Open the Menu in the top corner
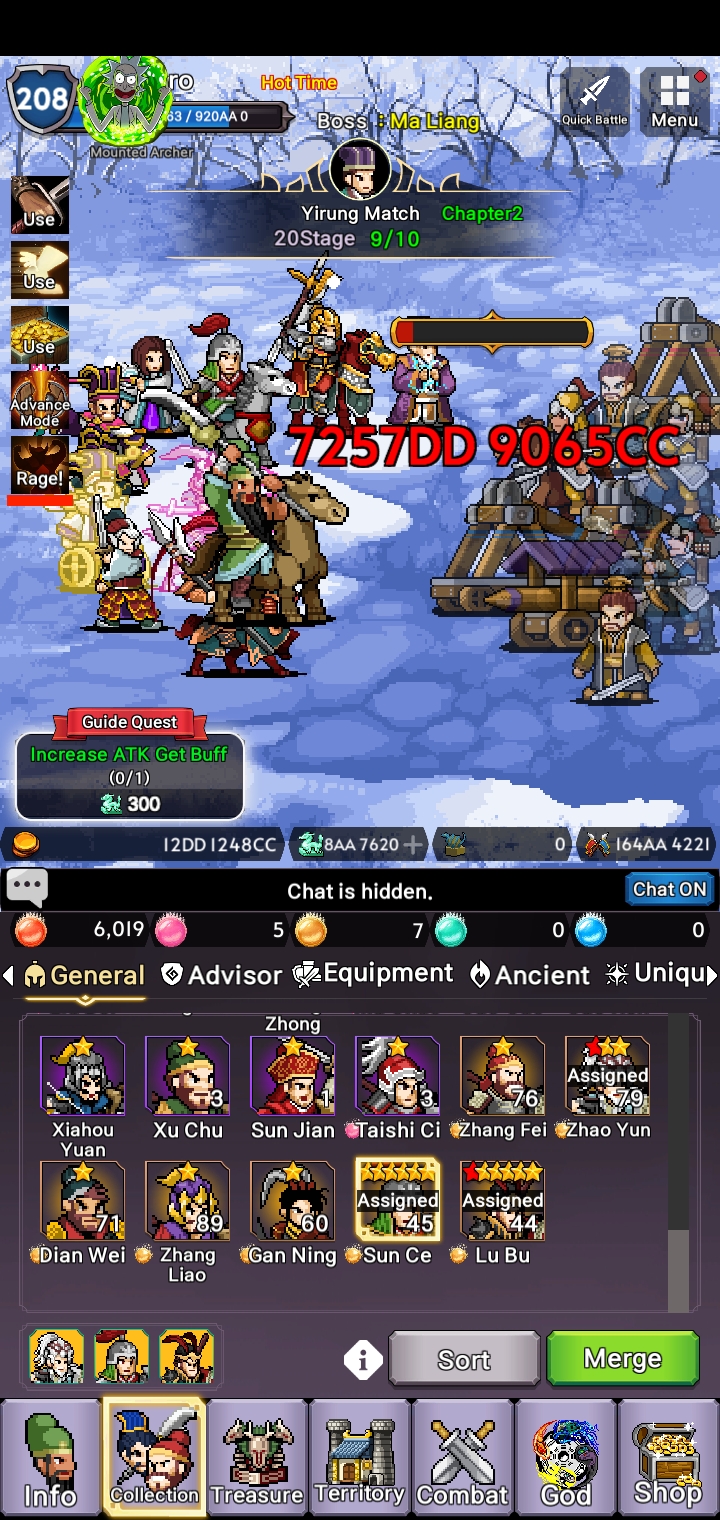Screen dimensions: 720x1520 (674, 100)
